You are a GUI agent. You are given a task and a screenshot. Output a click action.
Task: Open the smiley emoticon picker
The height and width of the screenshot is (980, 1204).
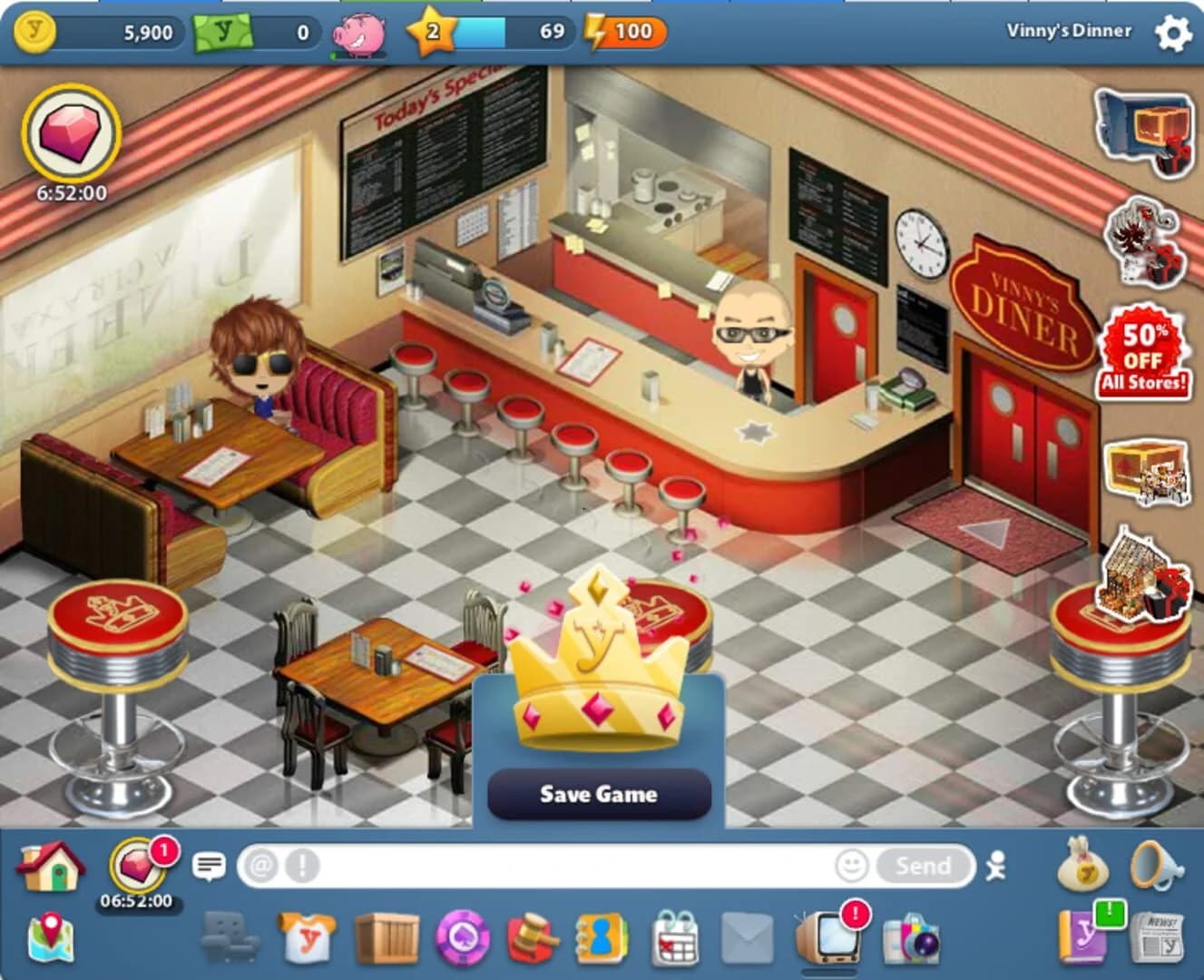(x=852, y=866)
